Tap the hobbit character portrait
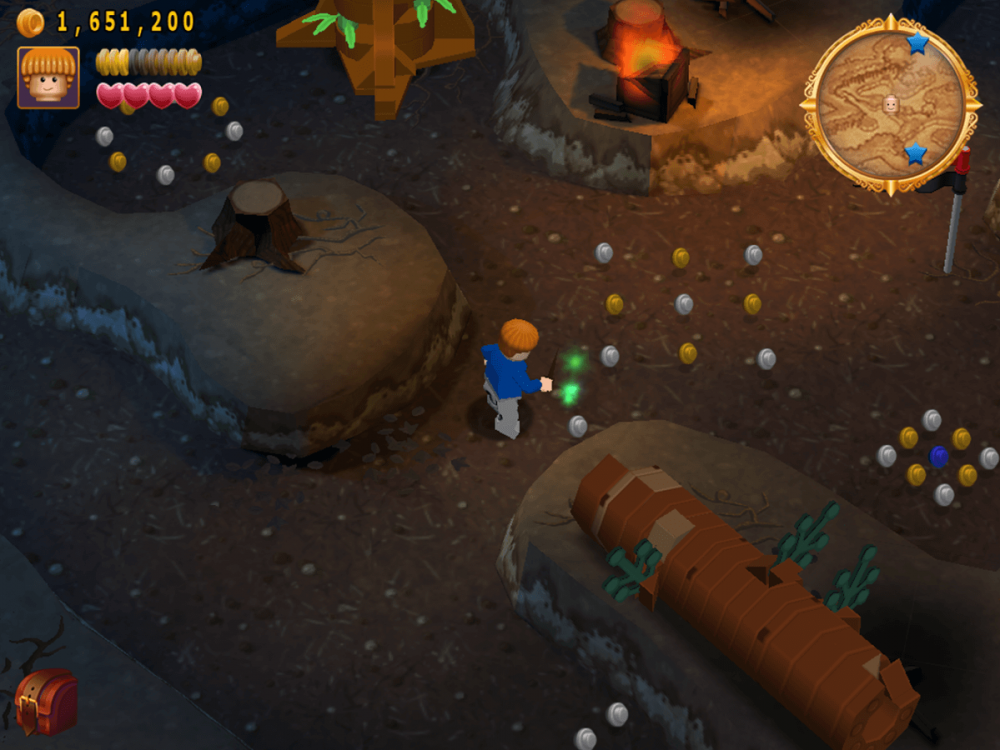The width and height of the screenshot is (1000, 750). [48, 77]
